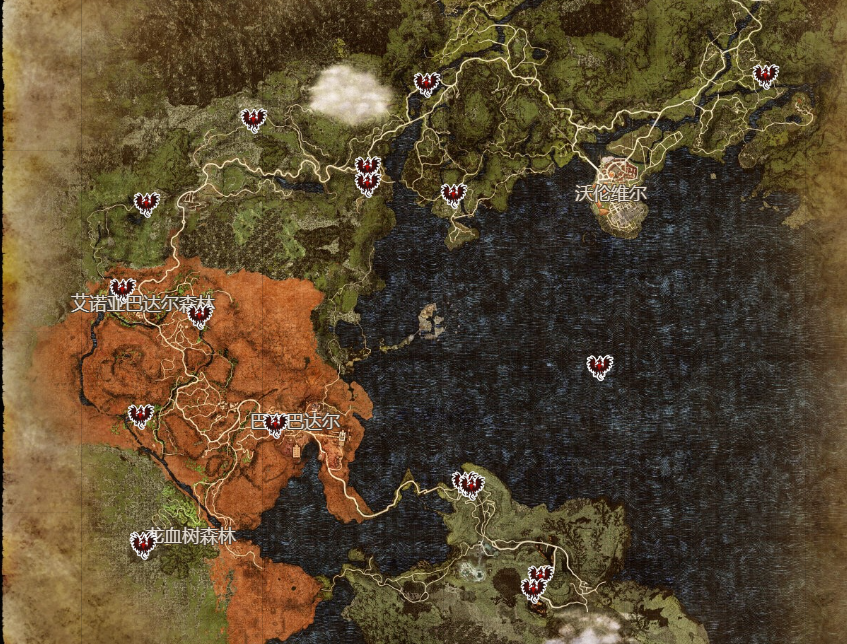Open the harpy marker on peninsula west of 沃伦维尔

coord(454,195)
